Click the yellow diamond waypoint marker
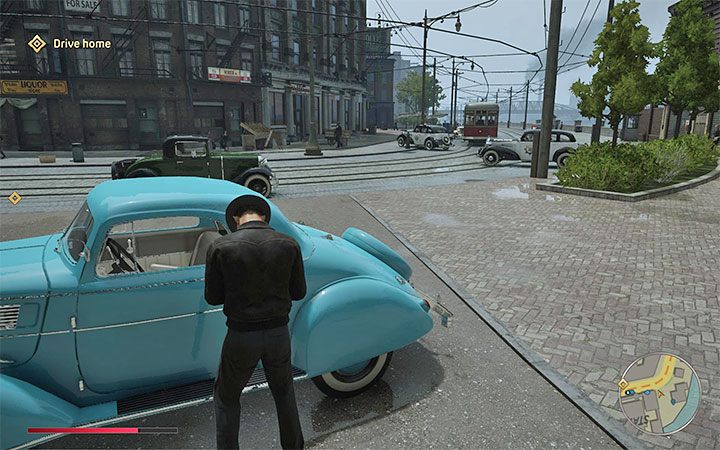 point(15,198)
